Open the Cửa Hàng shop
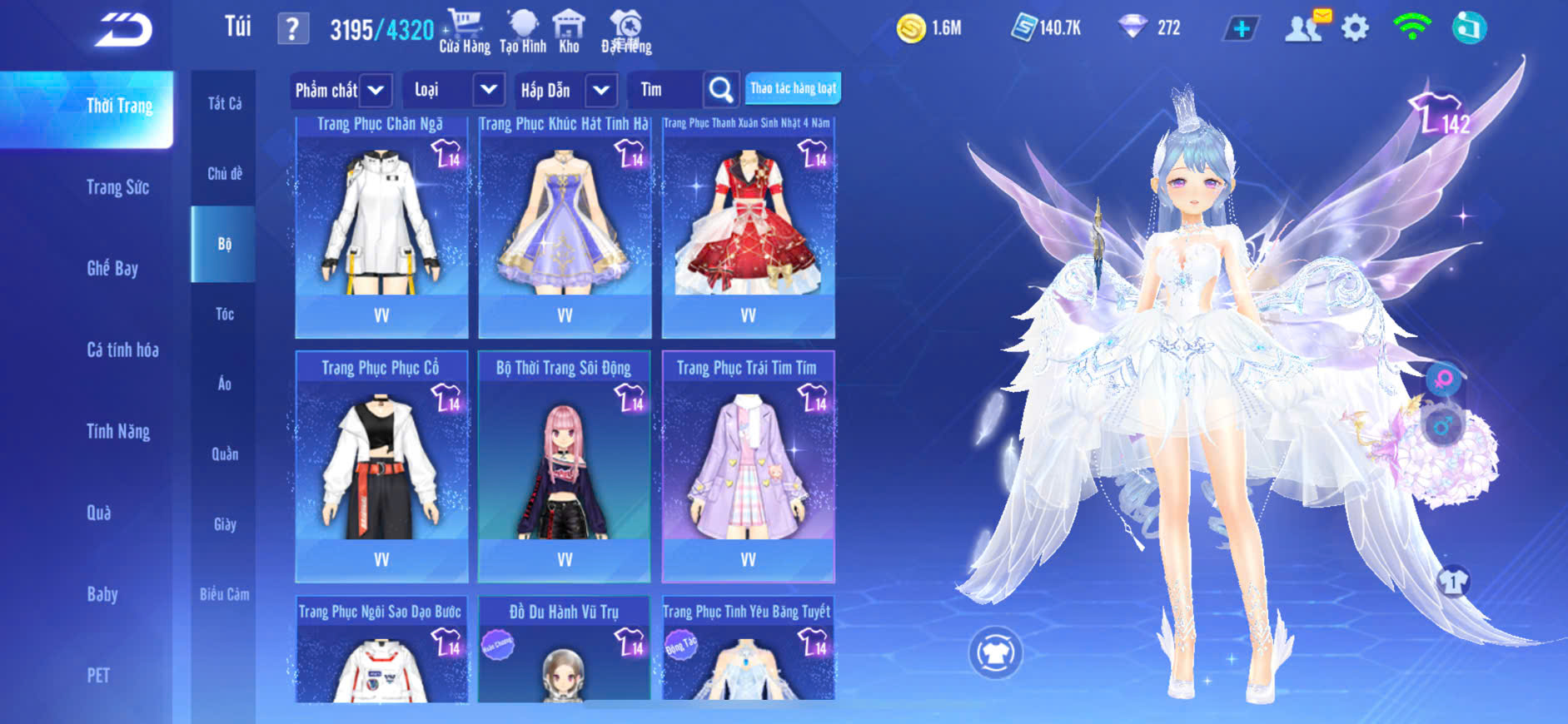The image size is (1568, 724). [465, 32]
